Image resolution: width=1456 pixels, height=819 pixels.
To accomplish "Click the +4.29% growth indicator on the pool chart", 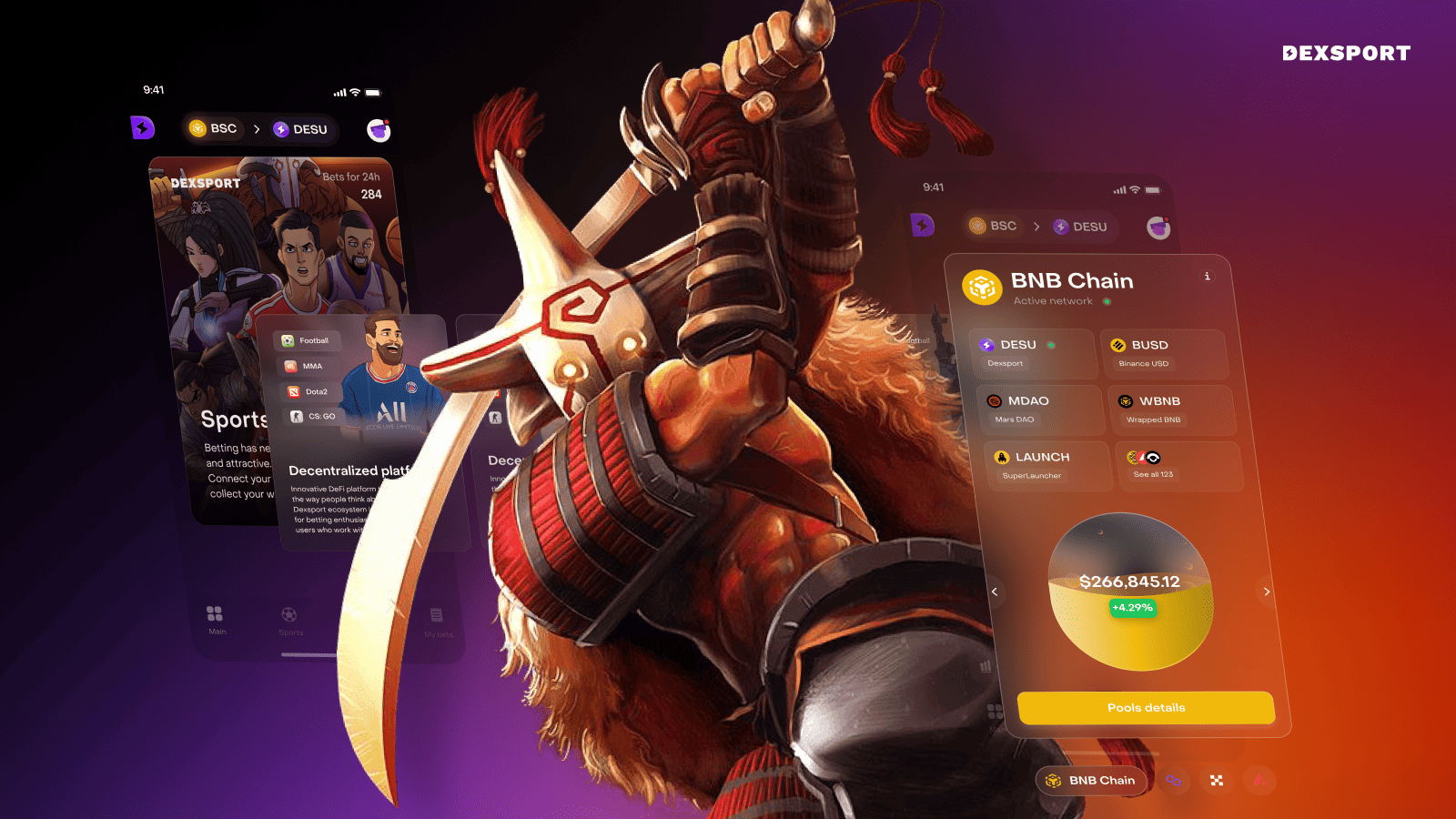I will 1133,607.
